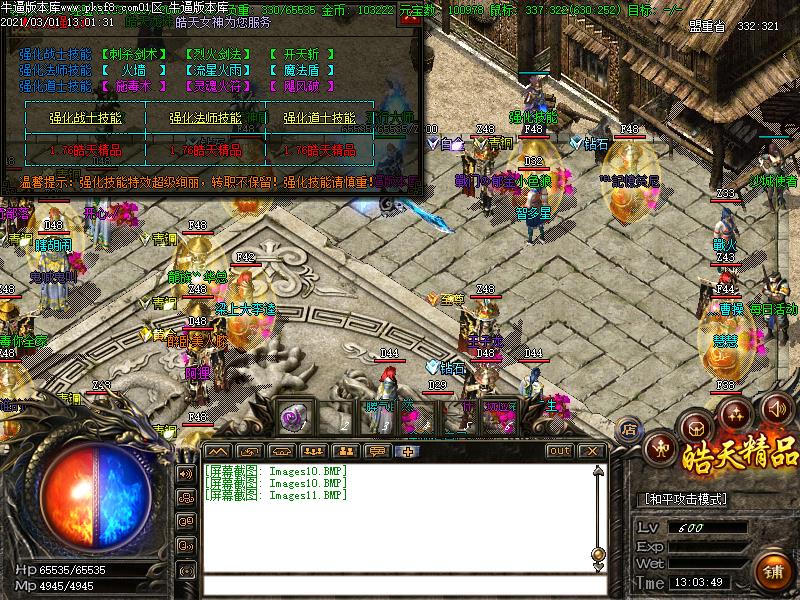
Task: Open the character status round button
Action: [659, 446]
